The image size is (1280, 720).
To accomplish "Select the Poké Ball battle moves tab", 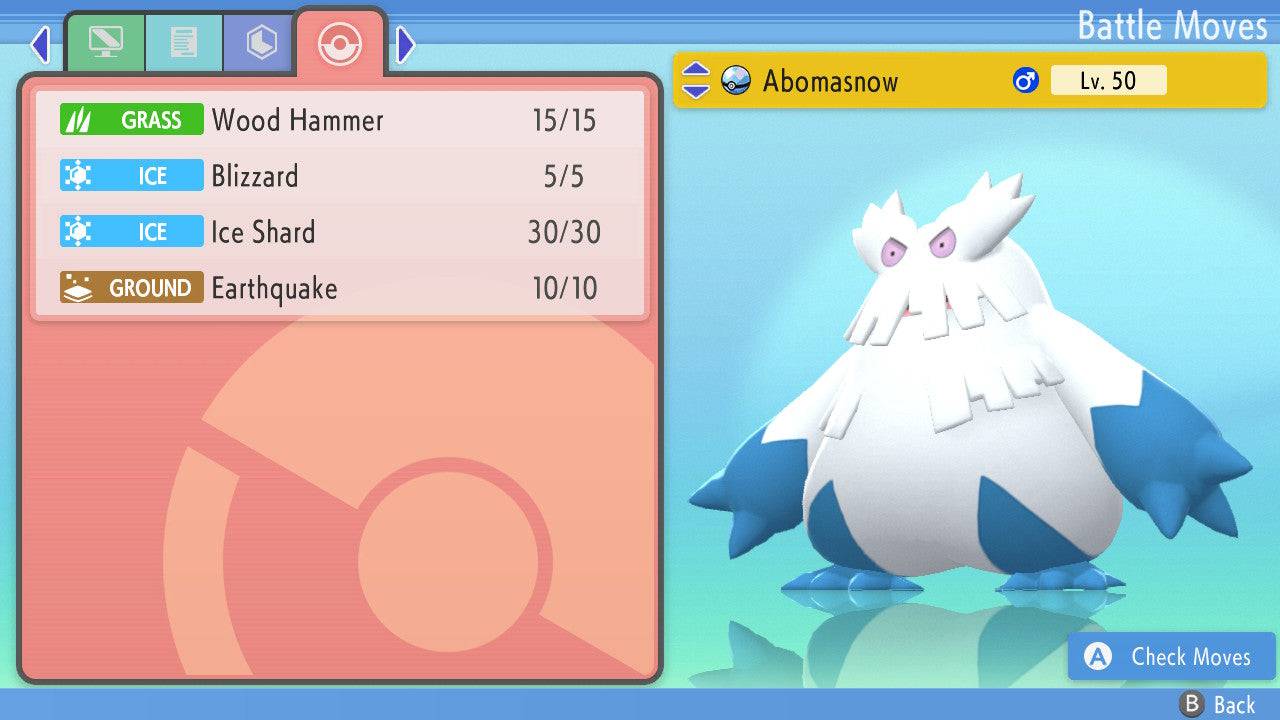I will pyautogui.click(x=339, y=43).
